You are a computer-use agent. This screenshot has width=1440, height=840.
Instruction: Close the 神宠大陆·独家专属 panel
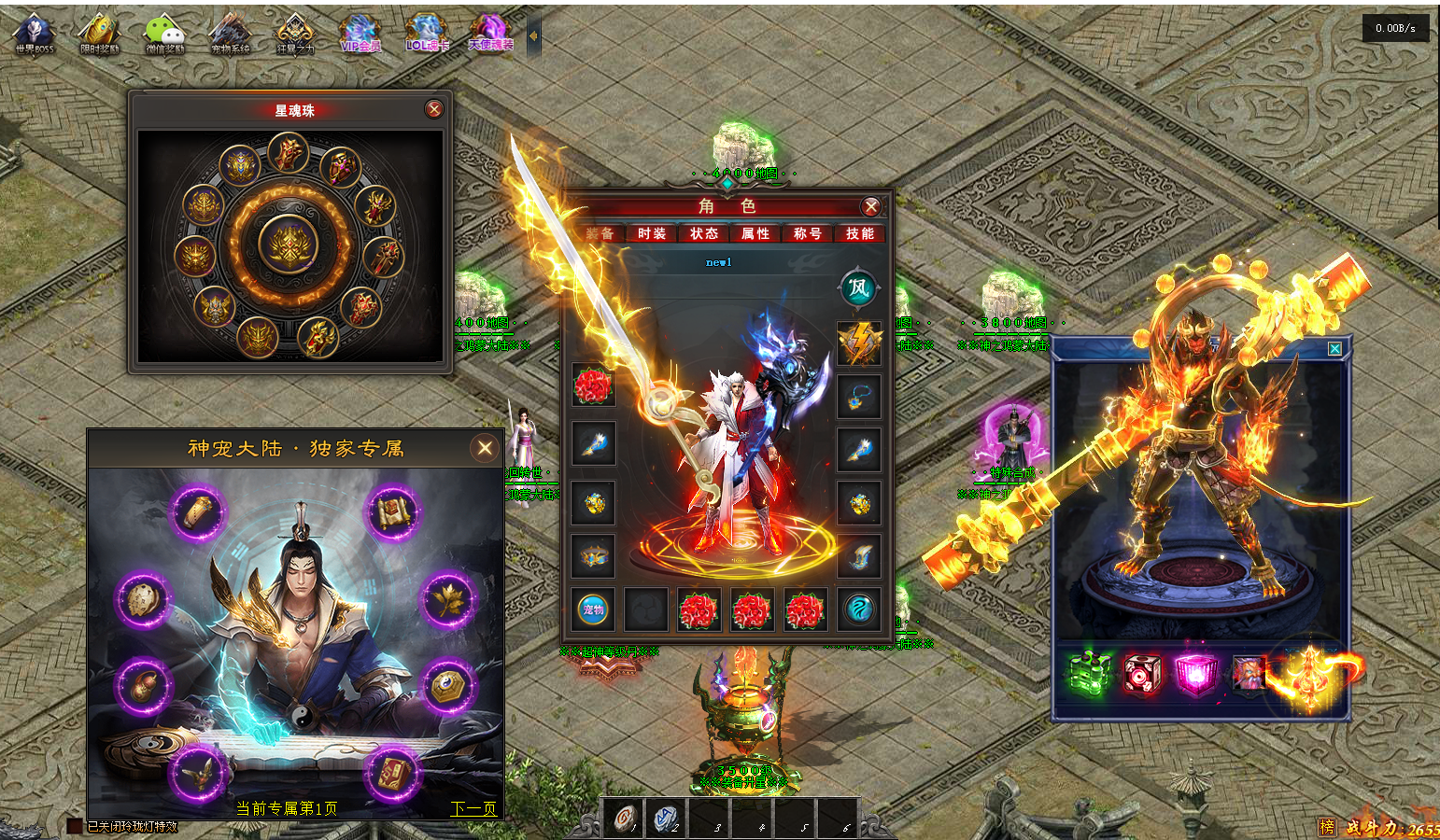pyautogui.click(x=485, y=448)
